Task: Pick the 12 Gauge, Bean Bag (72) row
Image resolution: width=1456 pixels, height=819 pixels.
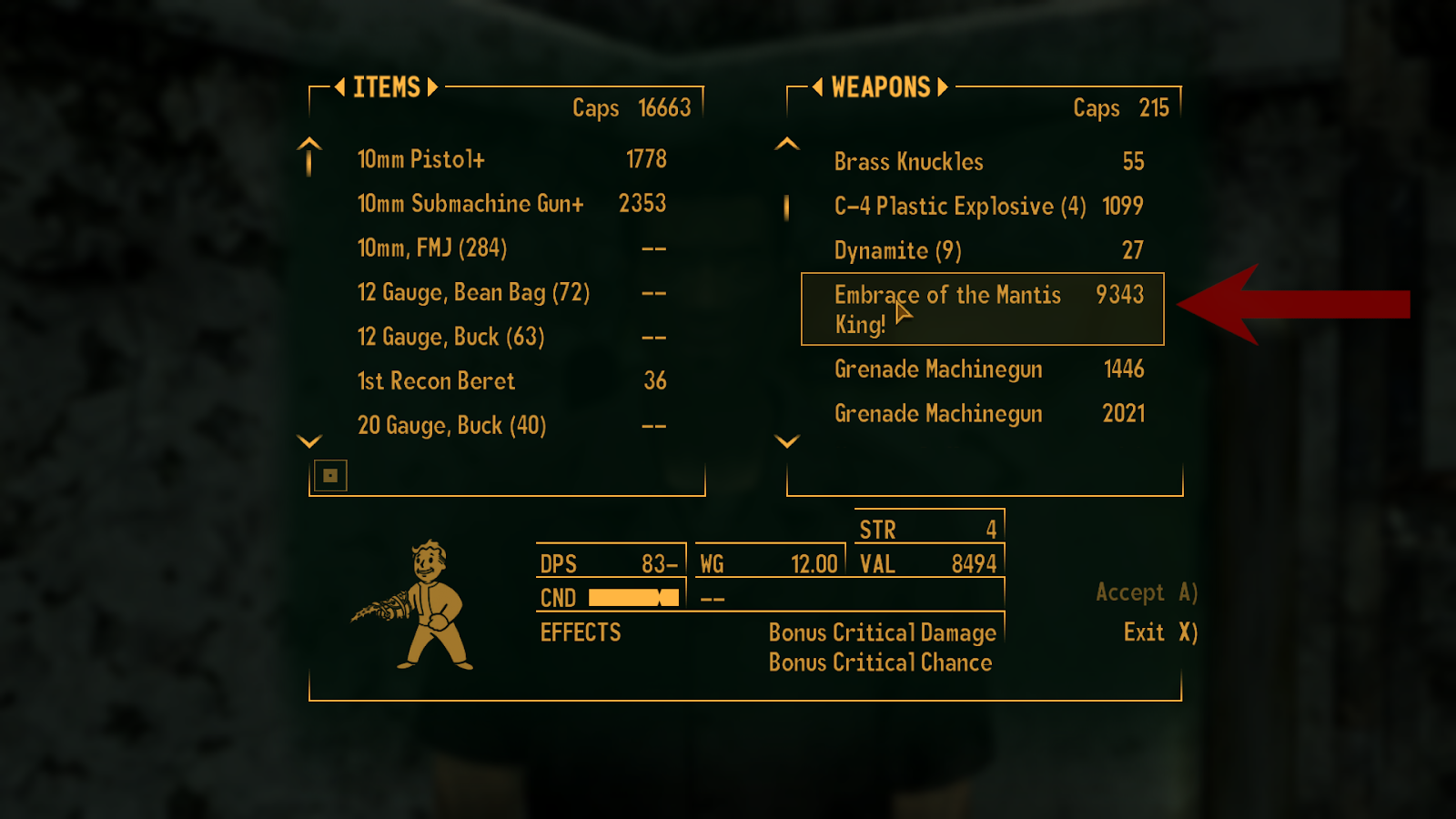Action: [510, 293]
